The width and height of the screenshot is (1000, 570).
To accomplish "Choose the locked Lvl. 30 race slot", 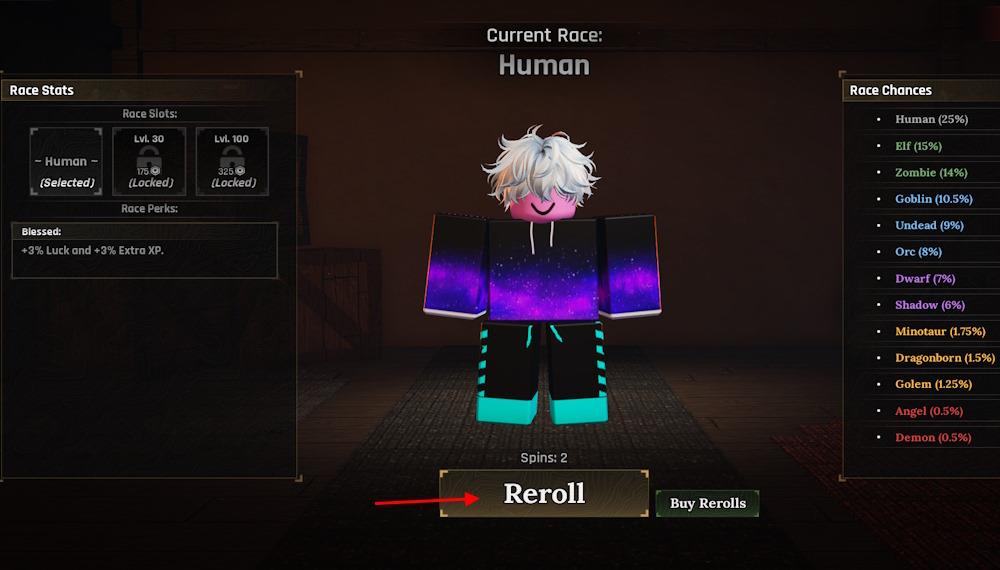I will pyautogui.click(x=150, y=161).
